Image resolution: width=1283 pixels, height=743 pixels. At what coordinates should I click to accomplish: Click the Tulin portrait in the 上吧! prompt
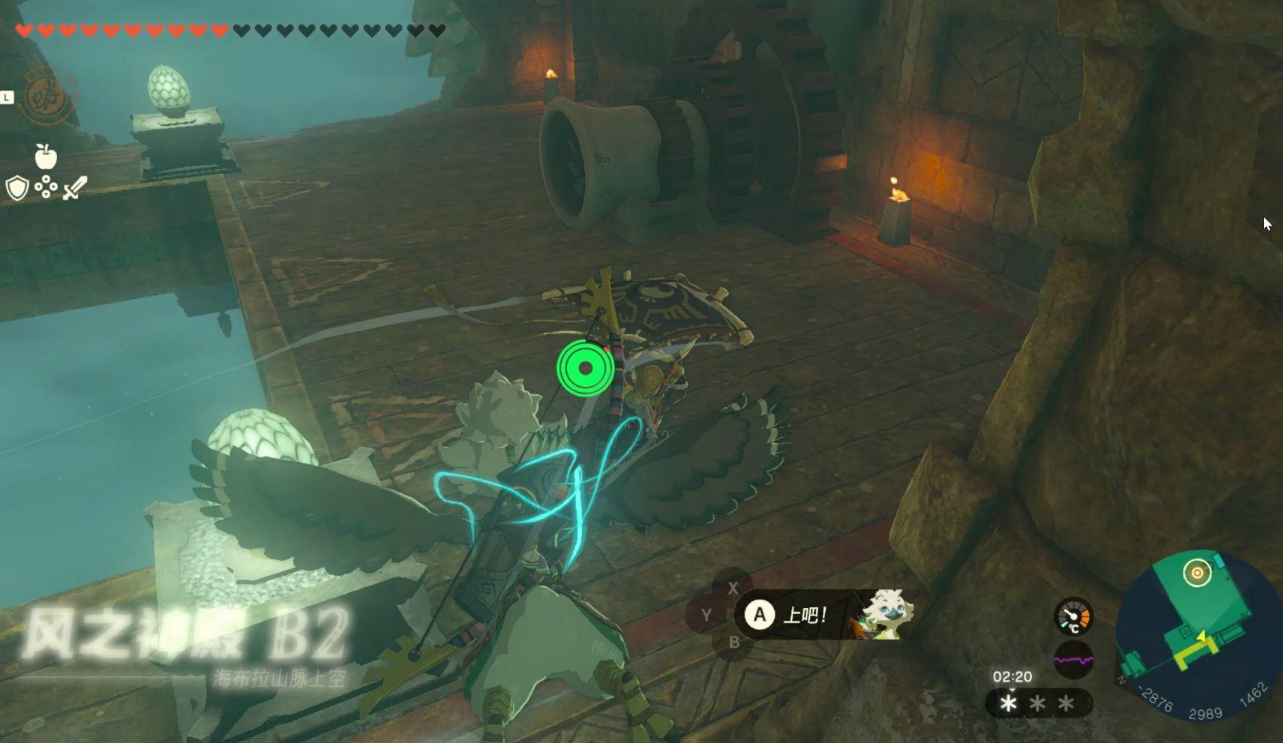point(884,612)
